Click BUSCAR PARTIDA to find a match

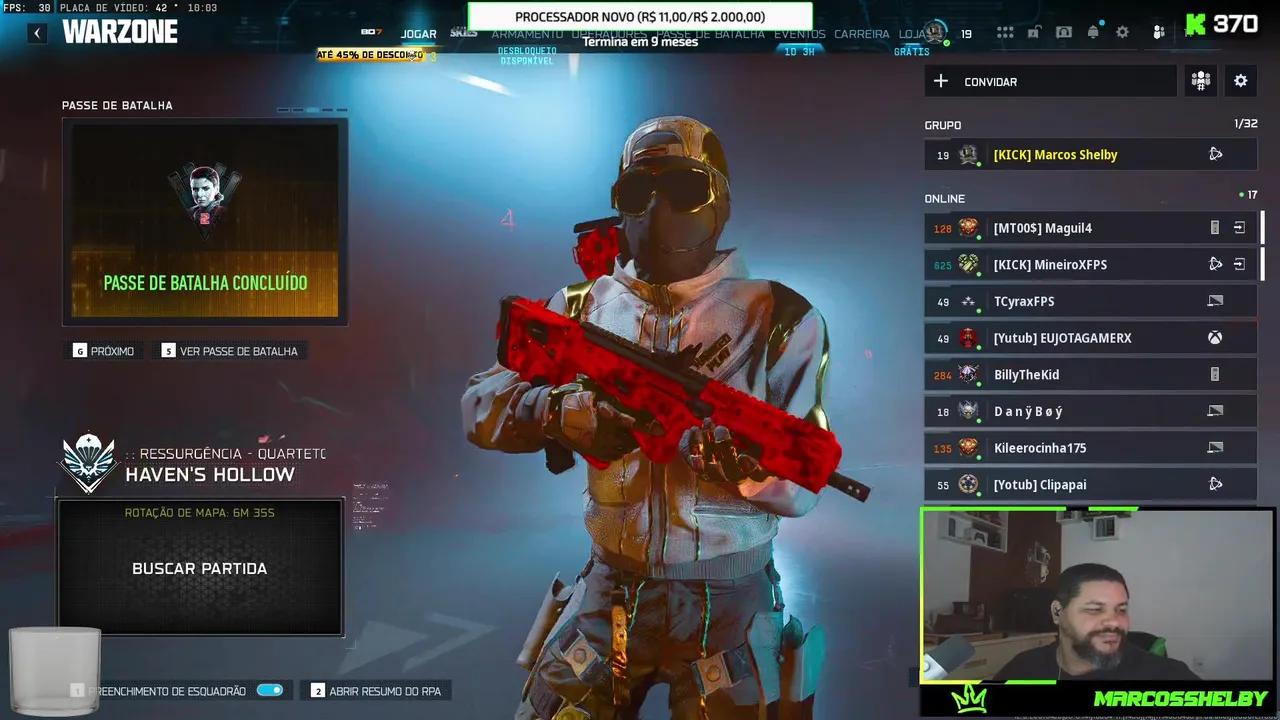click(199, 568)
